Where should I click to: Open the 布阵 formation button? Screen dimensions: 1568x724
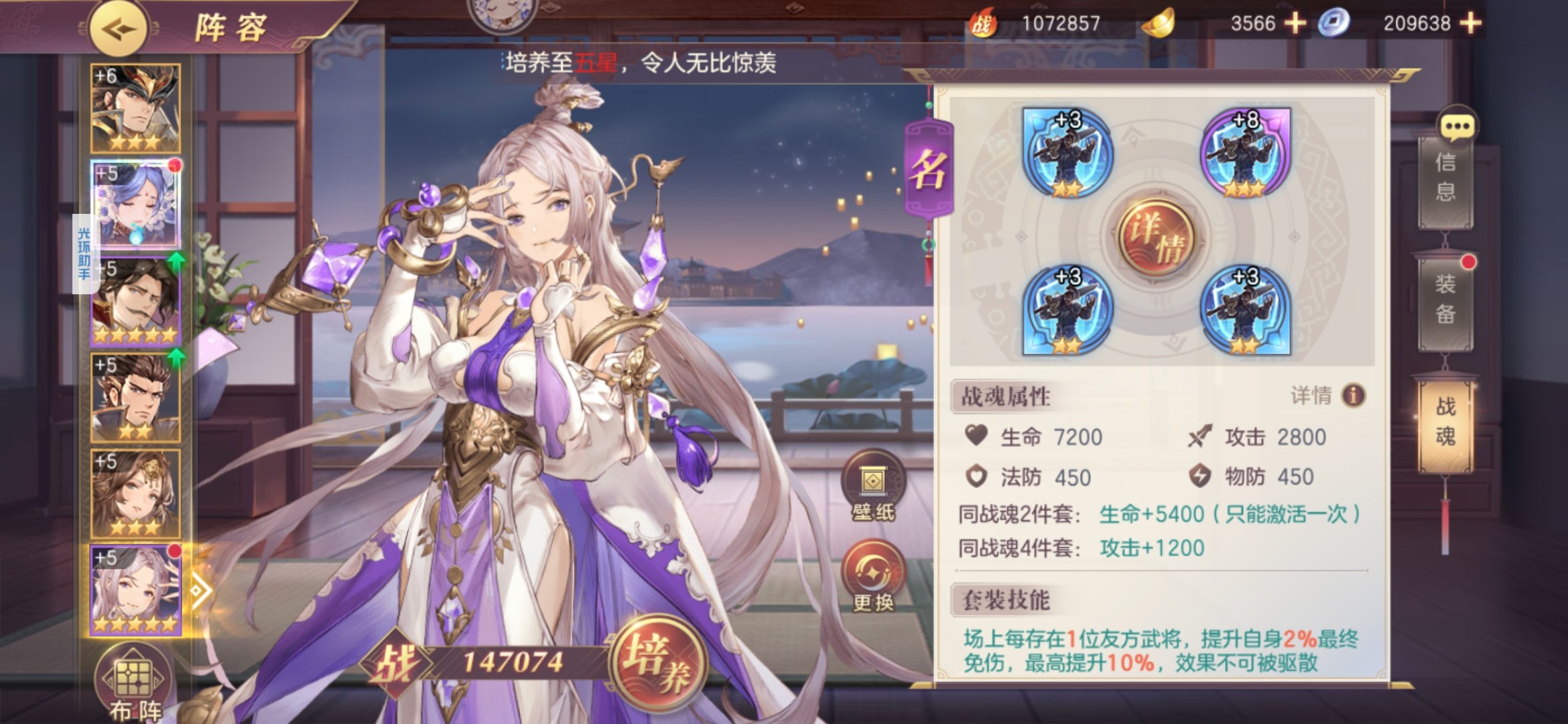pos(134,684)
